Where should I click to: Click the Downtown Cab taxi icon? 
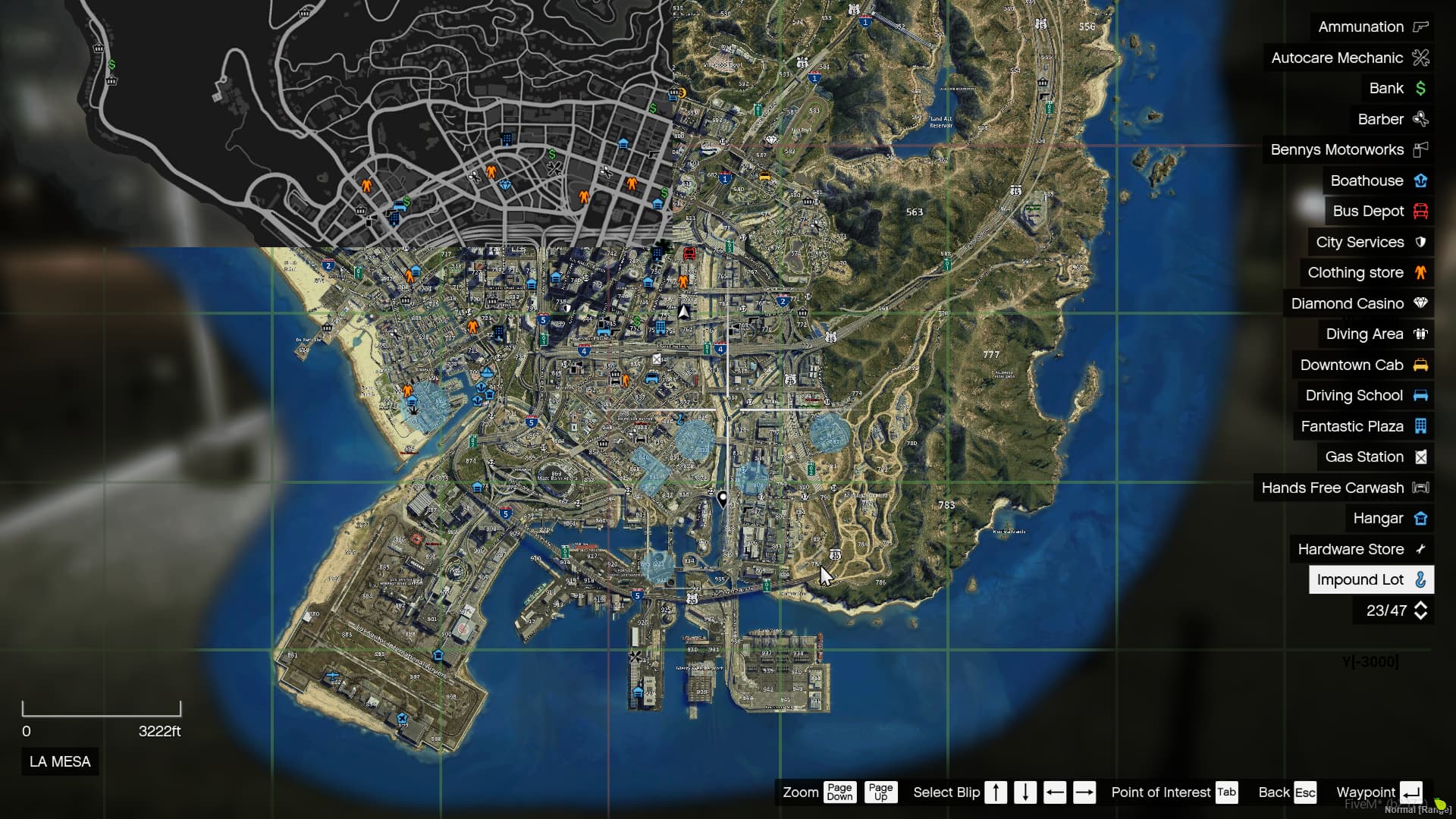click(1420, 365)
